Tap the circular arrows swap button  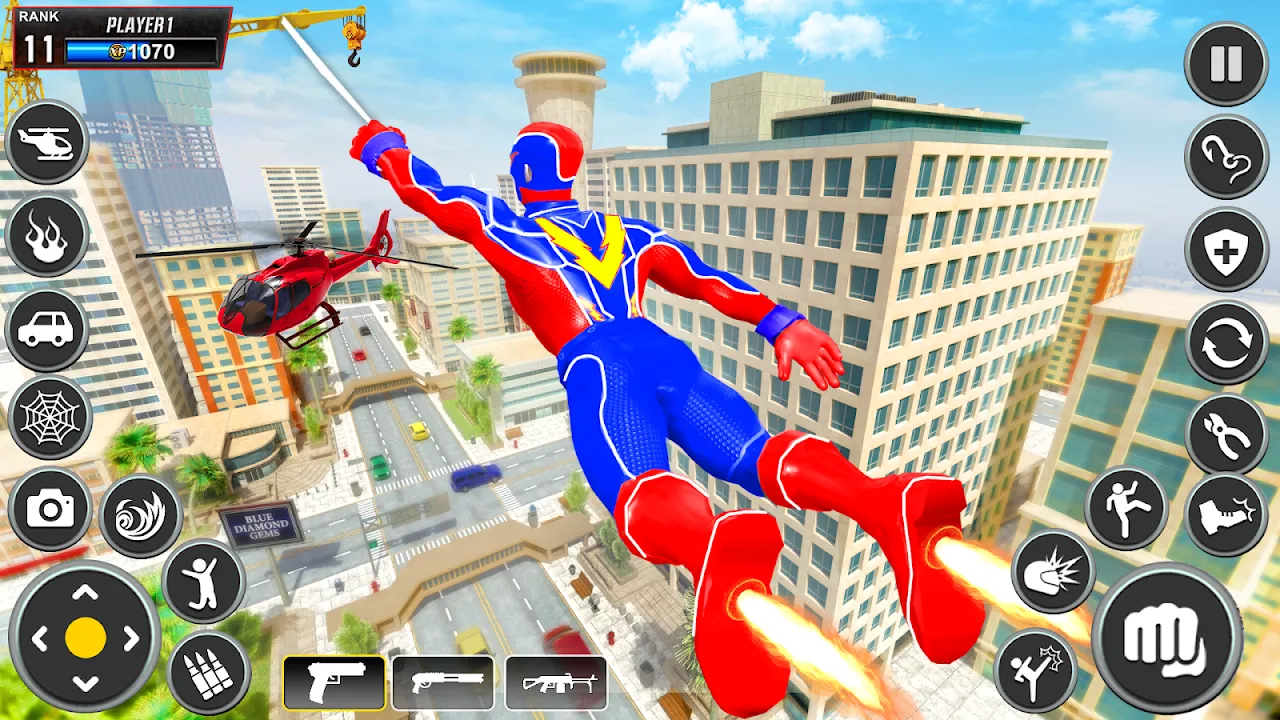click(1226, 343)
